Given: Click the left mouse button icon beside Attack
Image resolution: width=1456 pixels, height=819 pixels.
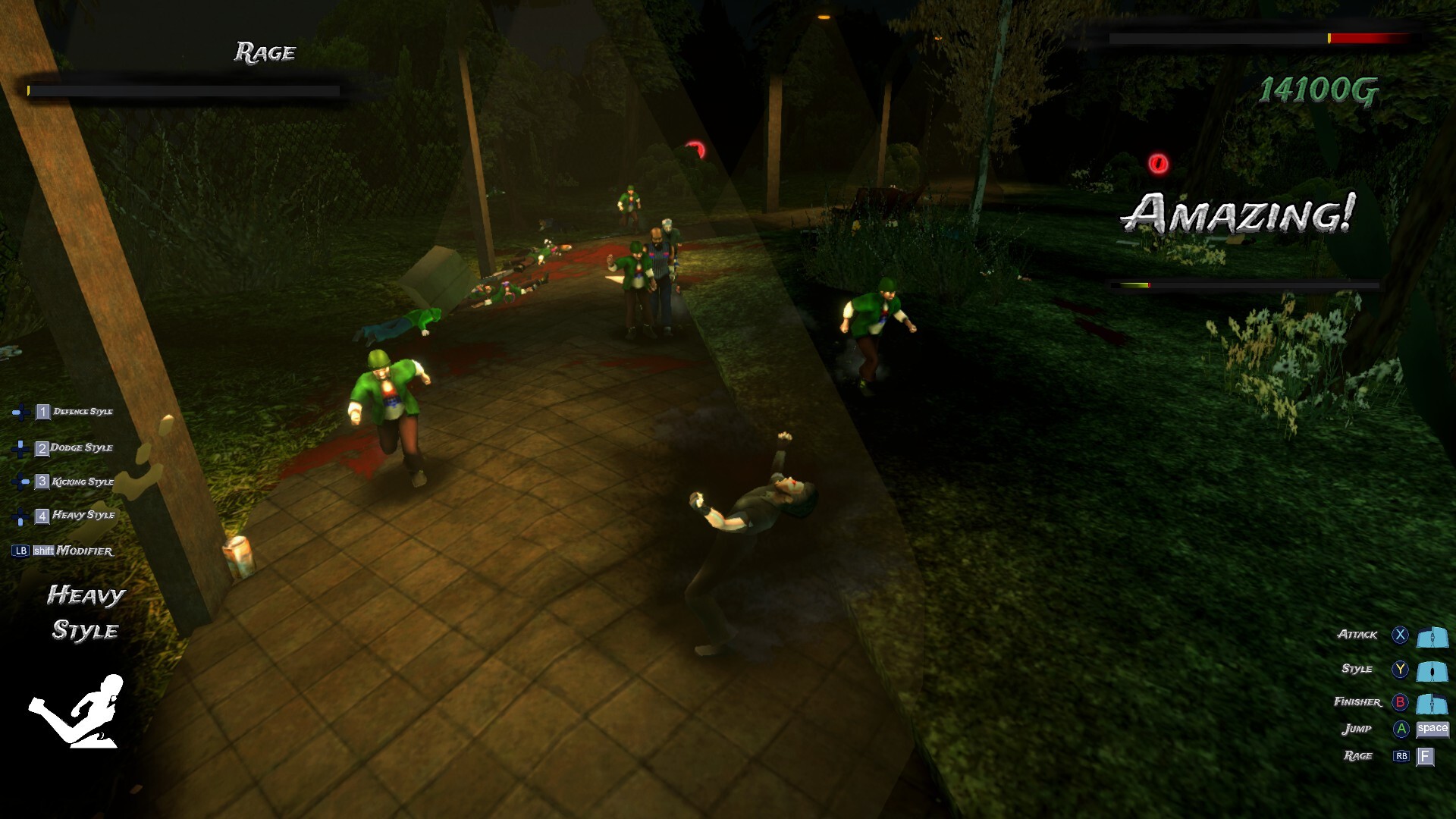Looking at the screenshot, I should click(1432, 637).
